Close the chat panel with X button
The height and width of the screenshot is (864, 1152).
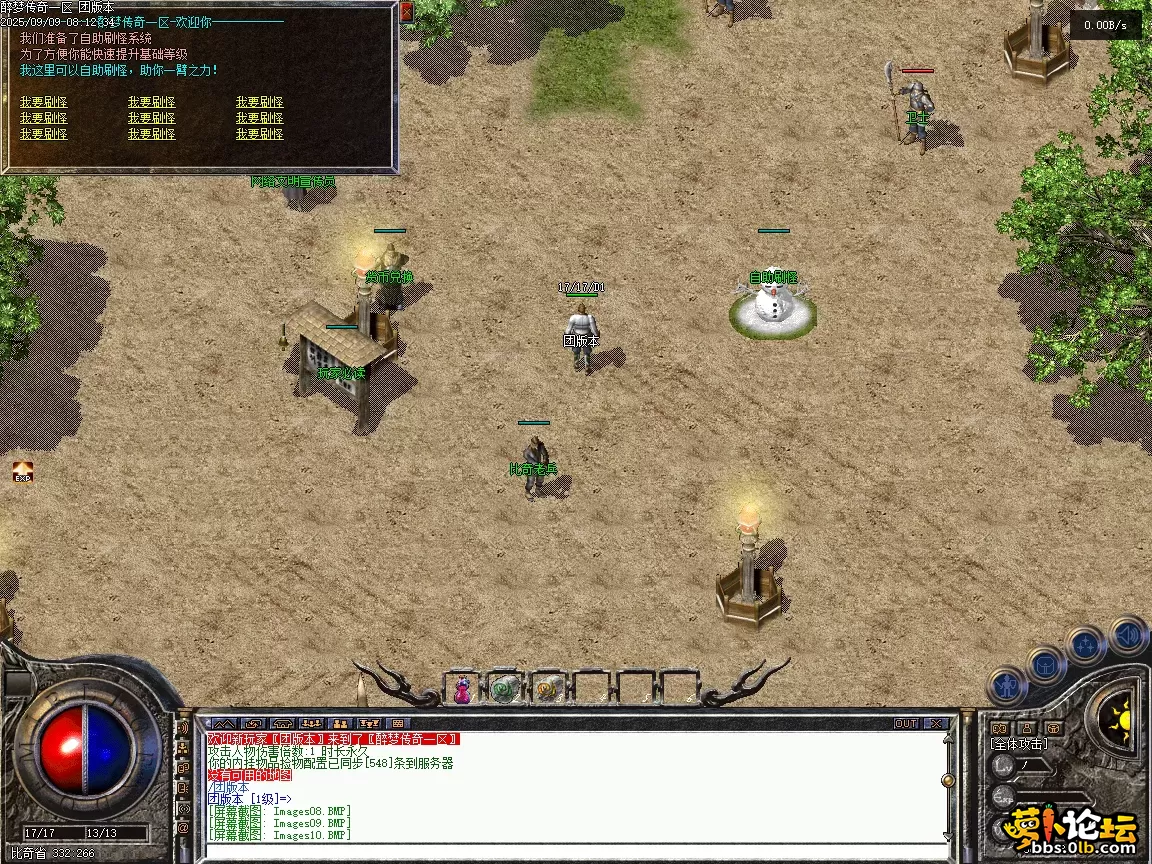tap(935, 723)
